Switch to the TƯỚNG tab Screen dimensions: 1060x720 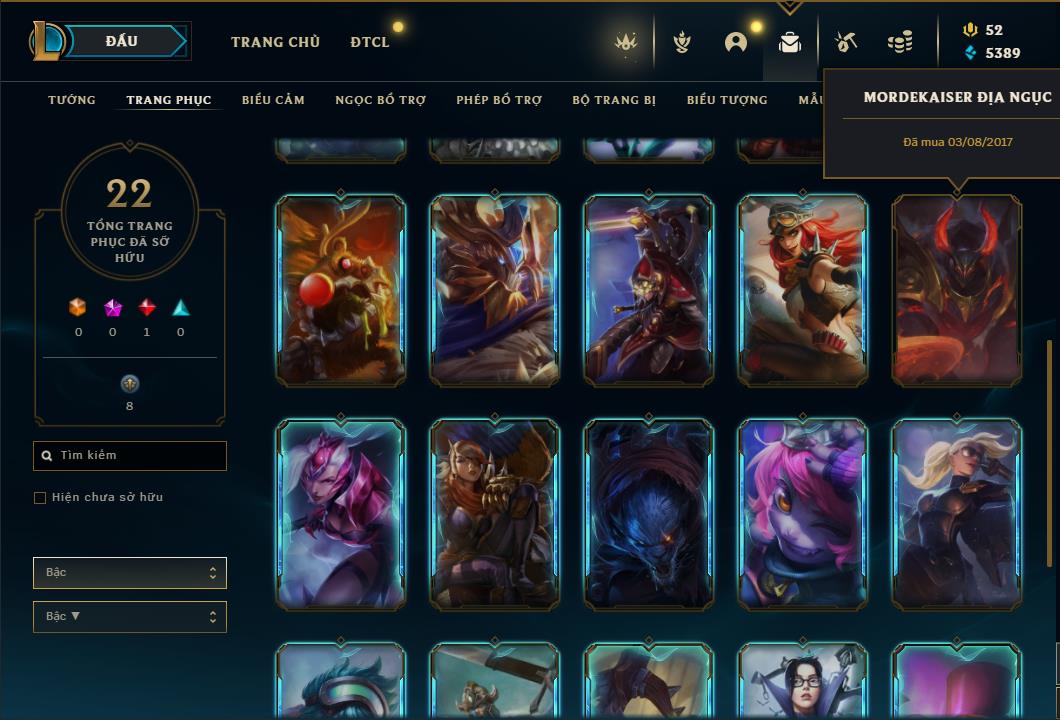click(x=72, y=100)
